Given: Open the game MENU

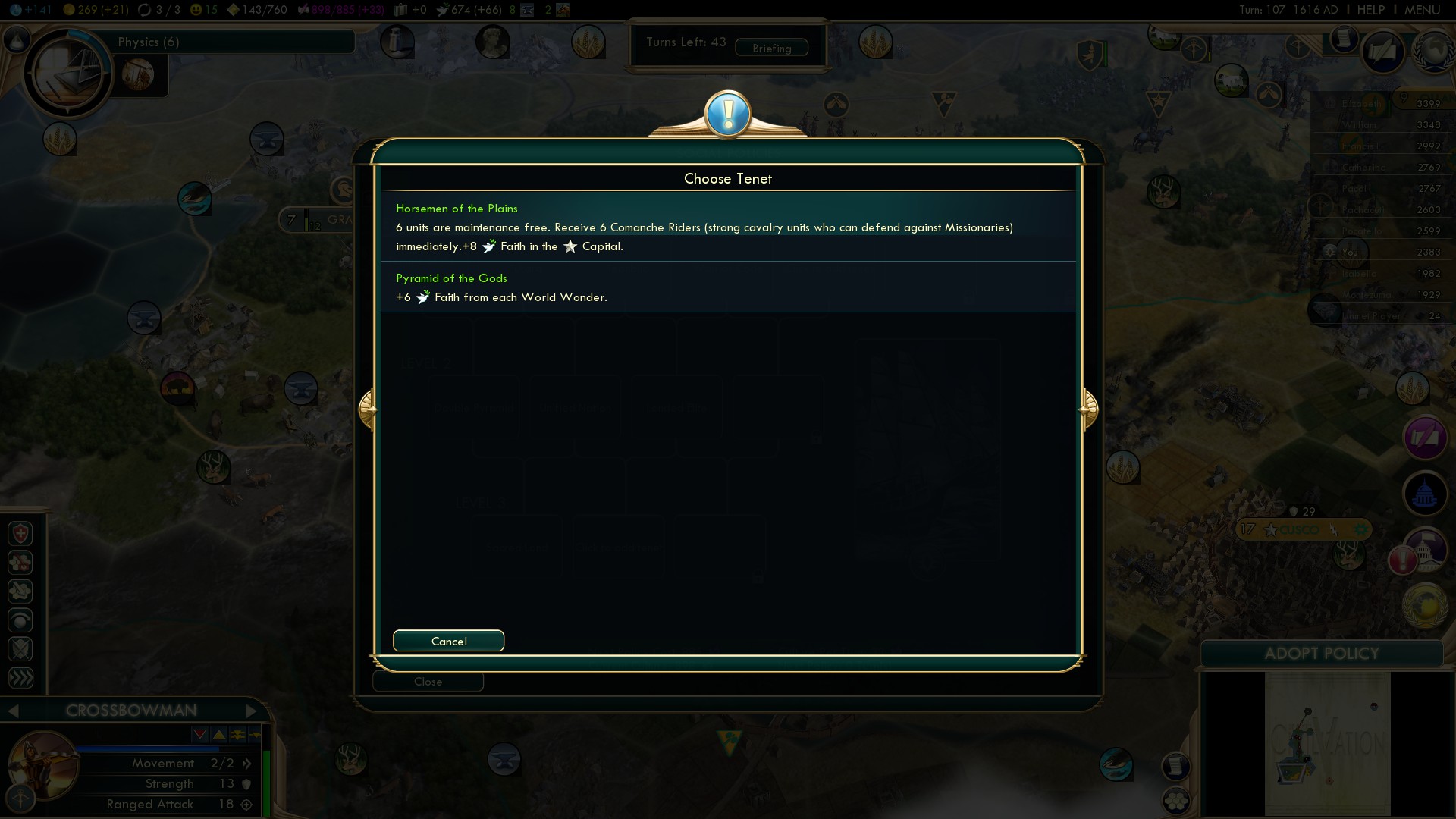Looking at the screenshot, I should click(x=1422, y=10).
